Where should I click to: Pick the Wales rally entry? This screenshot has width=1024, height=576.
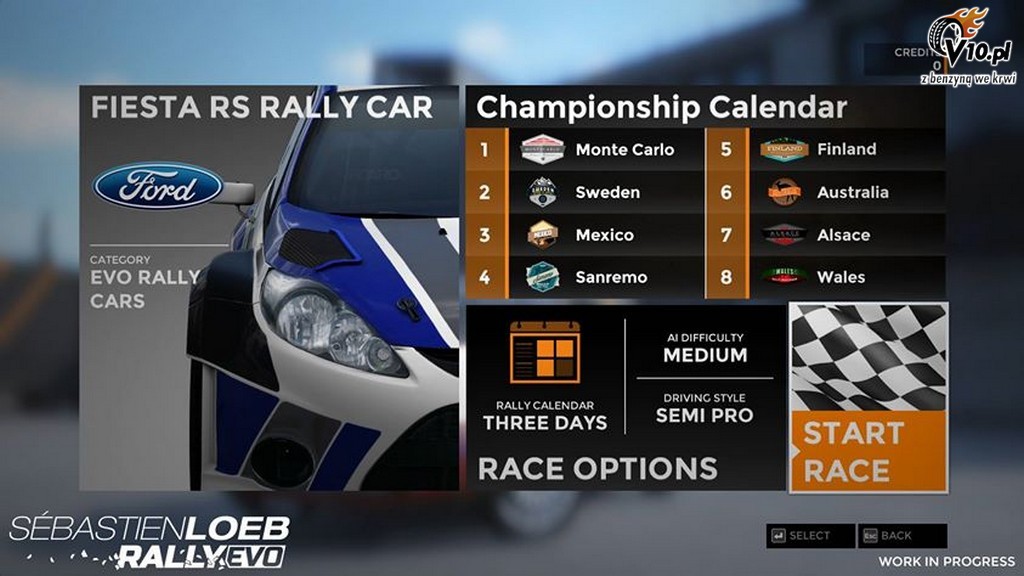click(826, 277)
